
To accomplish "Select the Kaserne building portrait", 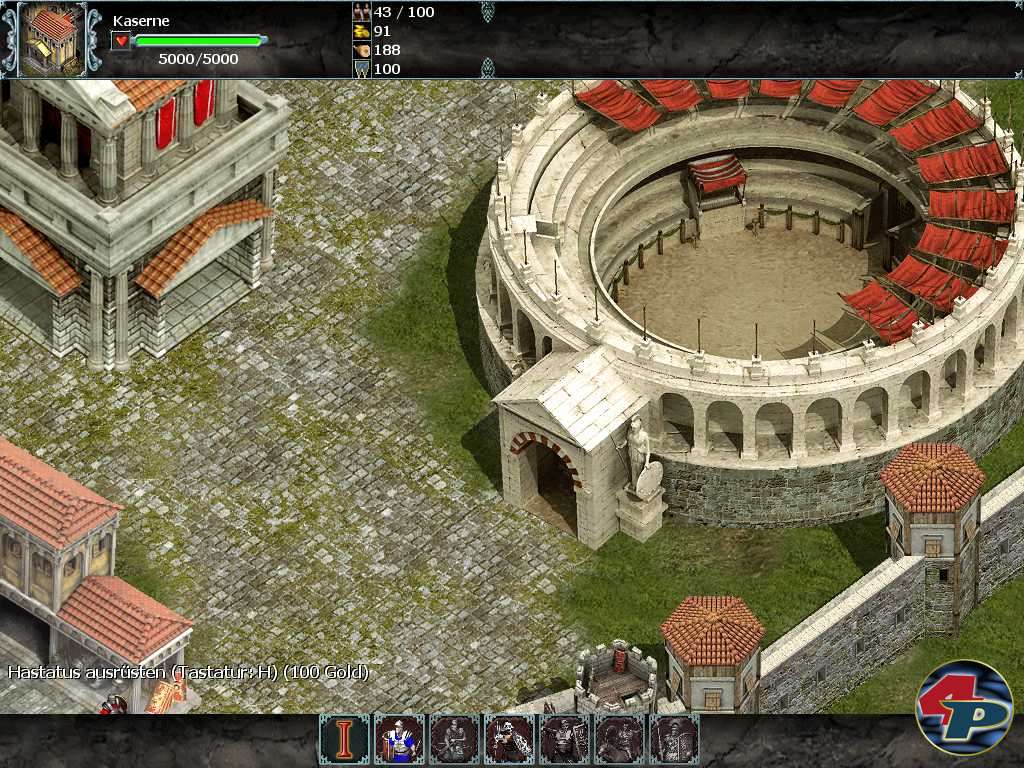I will click(x=52, y=39).
